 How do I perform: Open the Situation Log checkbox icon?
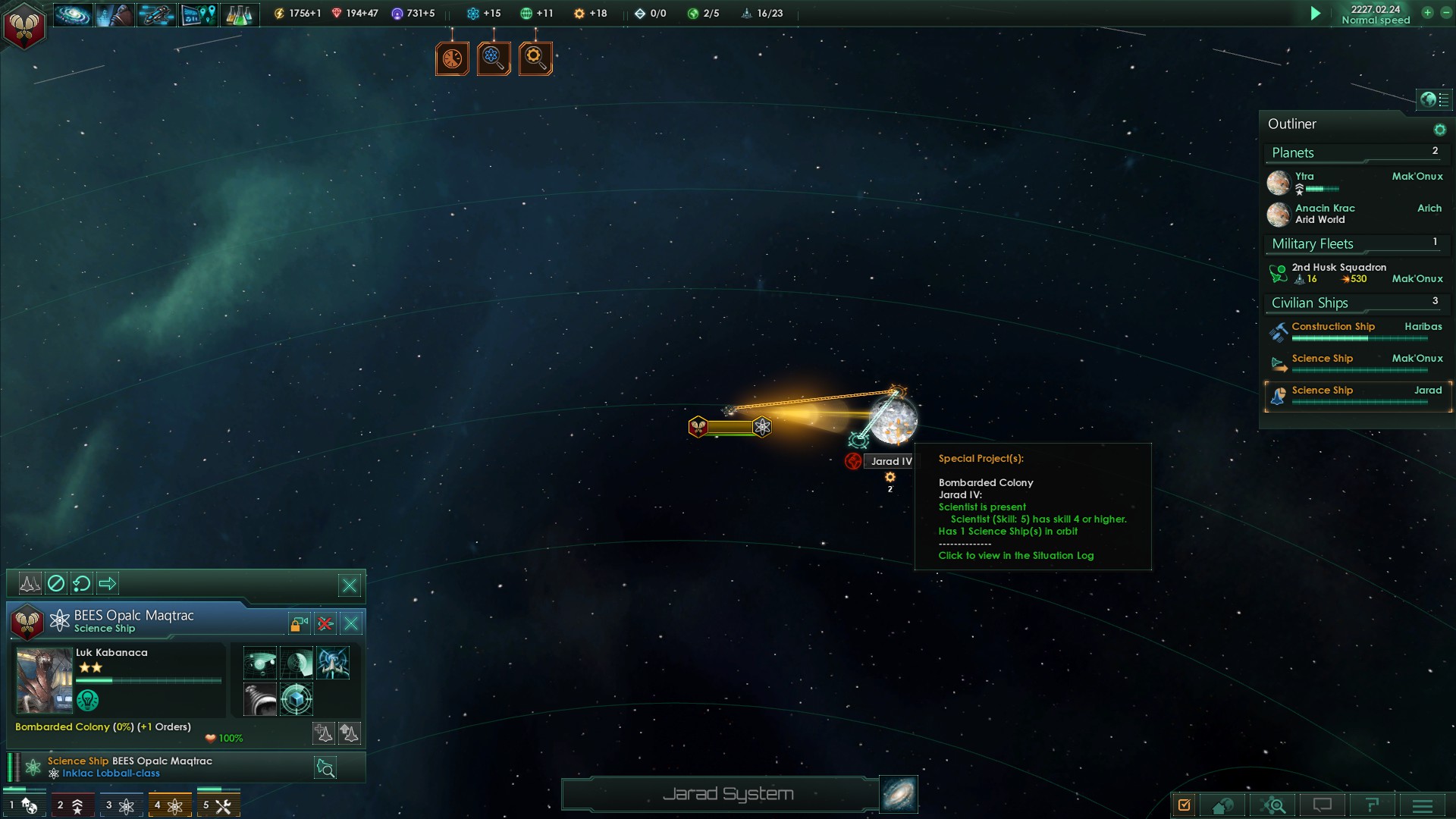coord(1185,805)
